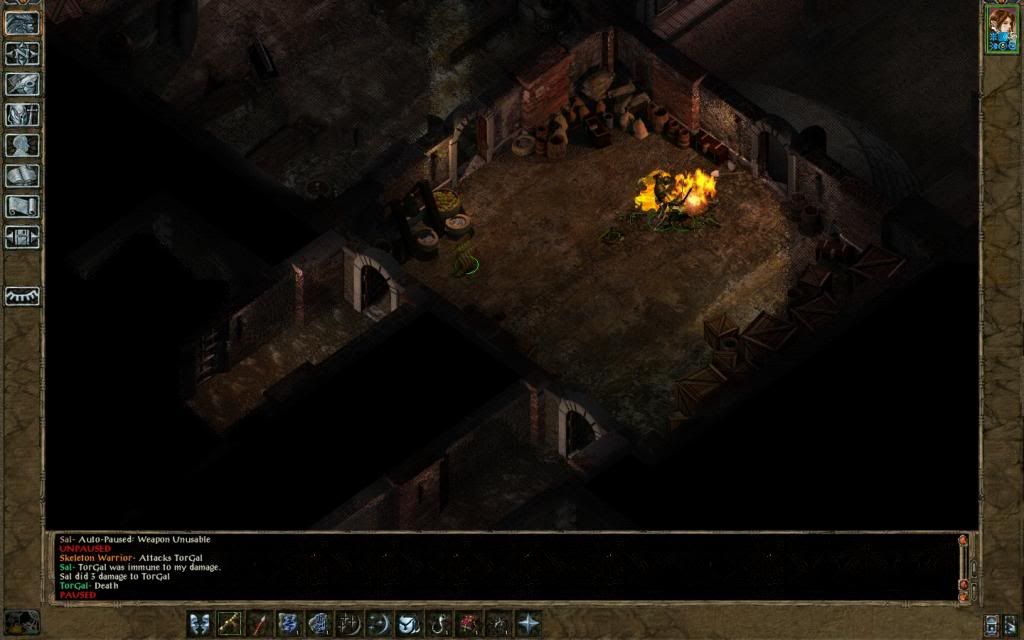Toggle the rest eyelid button
Viewport: 1024px width, 640px height.
click(x=22, y=296)
